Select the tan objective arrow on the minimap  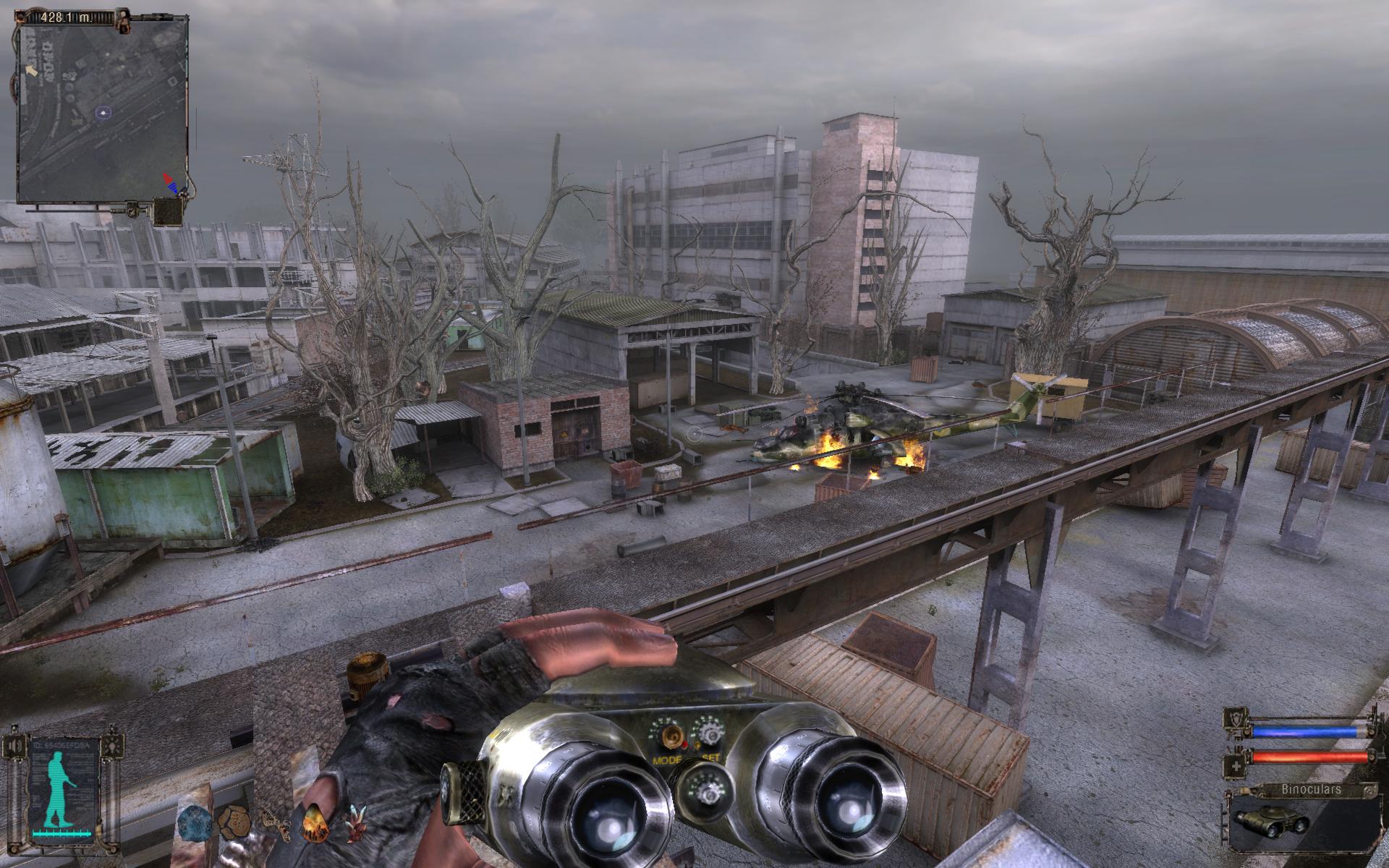pyautogui.click(x=30, y=69)
